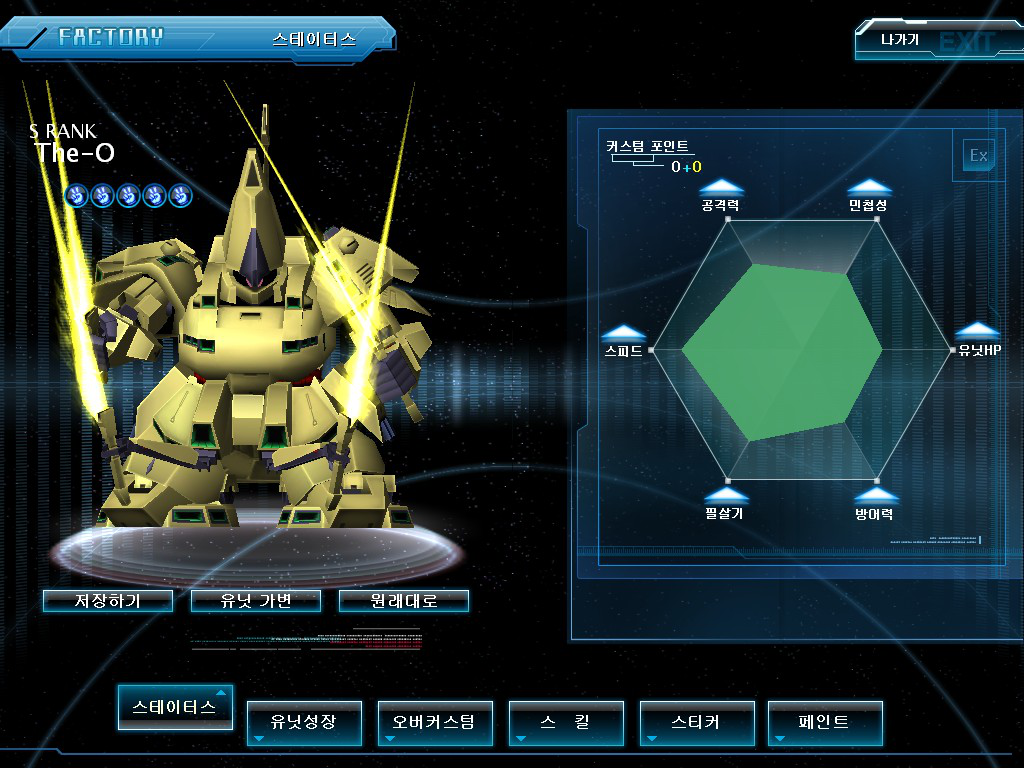This screenshot has width=1024, height=768.
Task: Open the 오버커스텀 tab
Action: coord(435,722)
